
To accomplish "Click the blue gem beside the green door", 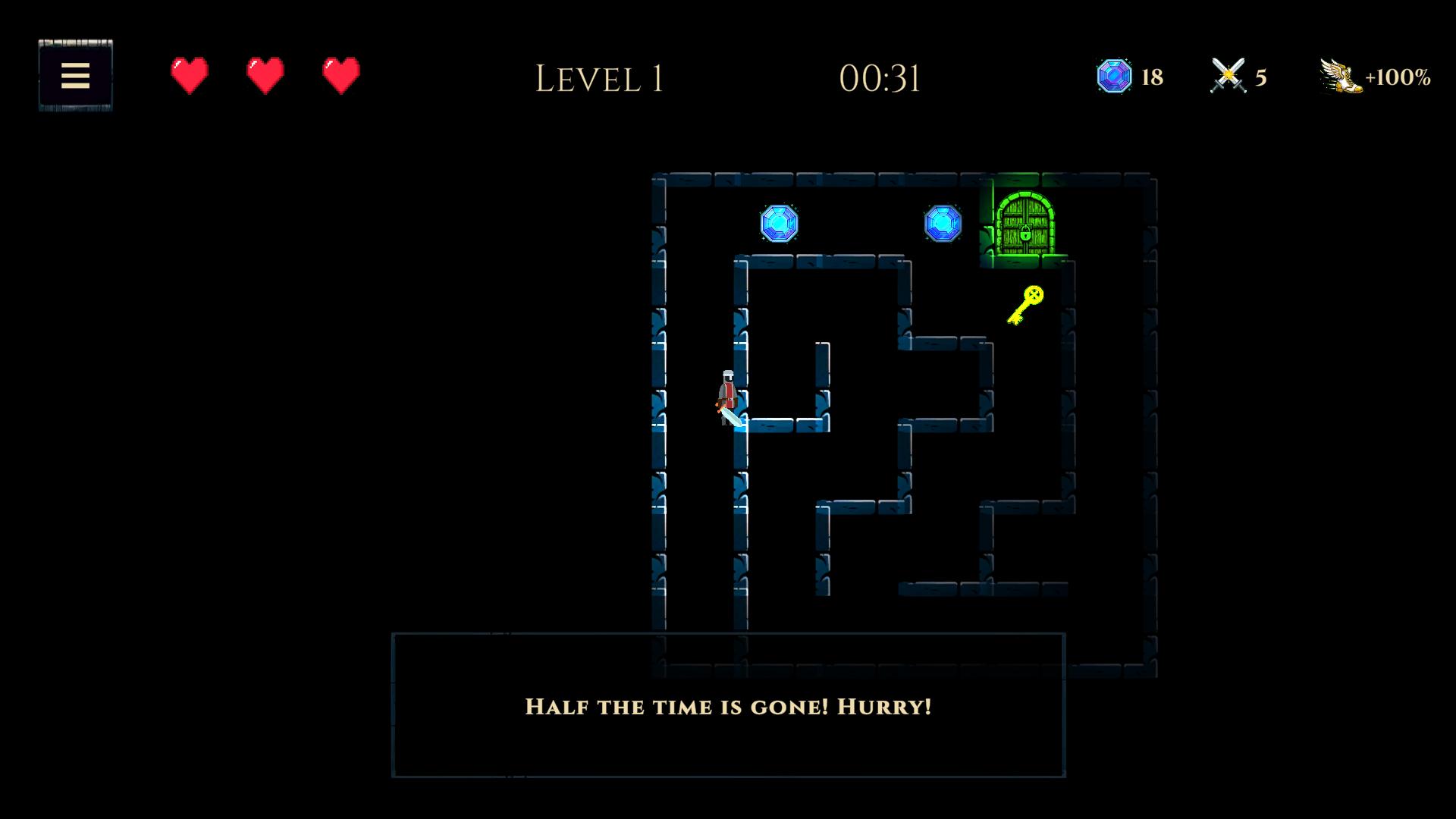I will coord(943,224).
